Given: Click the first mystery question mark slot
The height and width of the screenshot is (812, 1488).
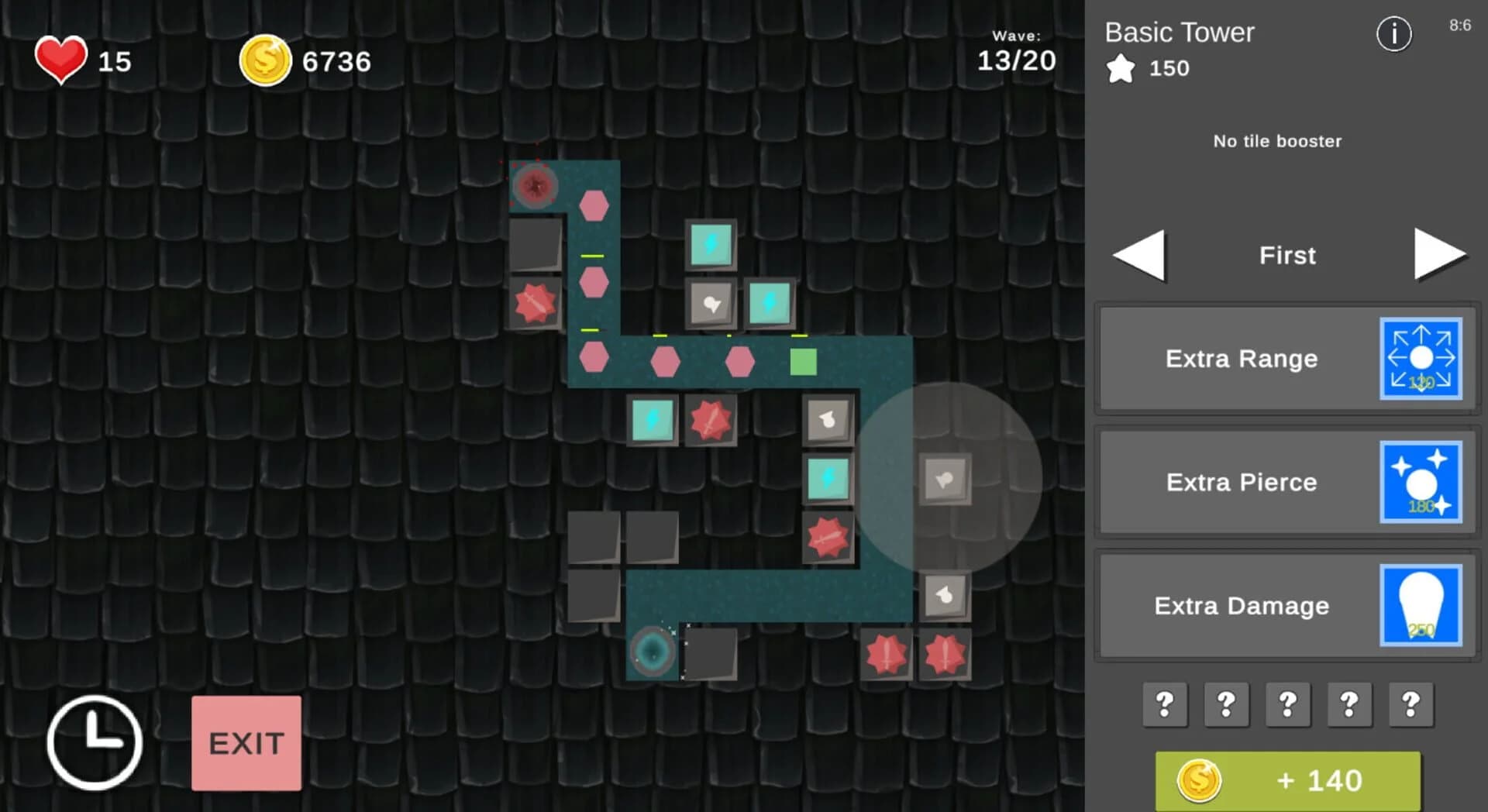Looking at the screenshot, I should click(x=1164, y=705).
